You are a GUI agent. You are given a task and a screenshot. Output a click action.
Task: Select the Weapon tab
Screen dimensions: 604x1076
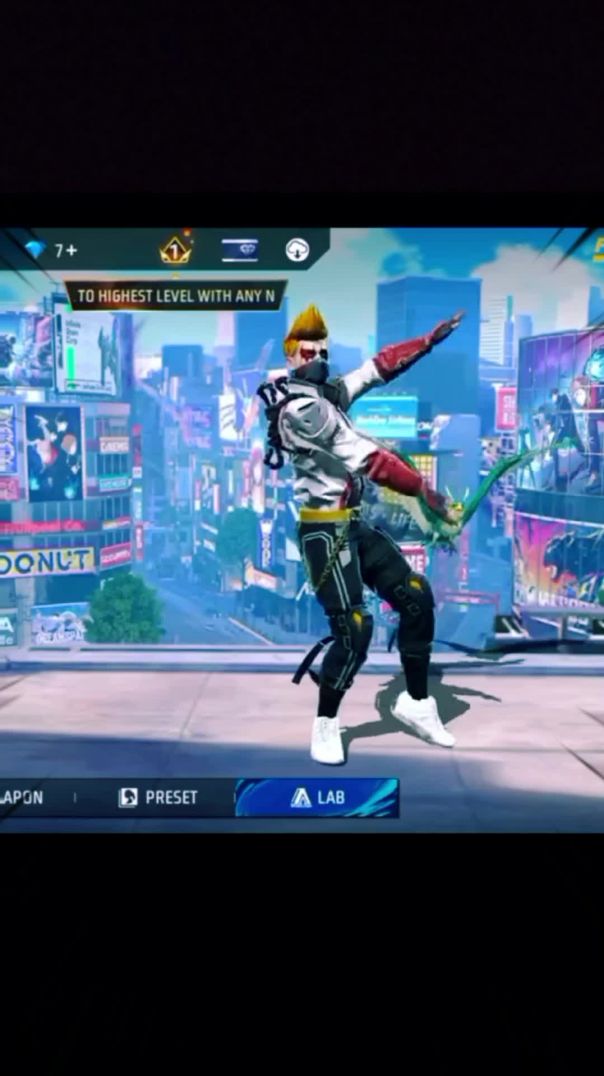point(22,798)
